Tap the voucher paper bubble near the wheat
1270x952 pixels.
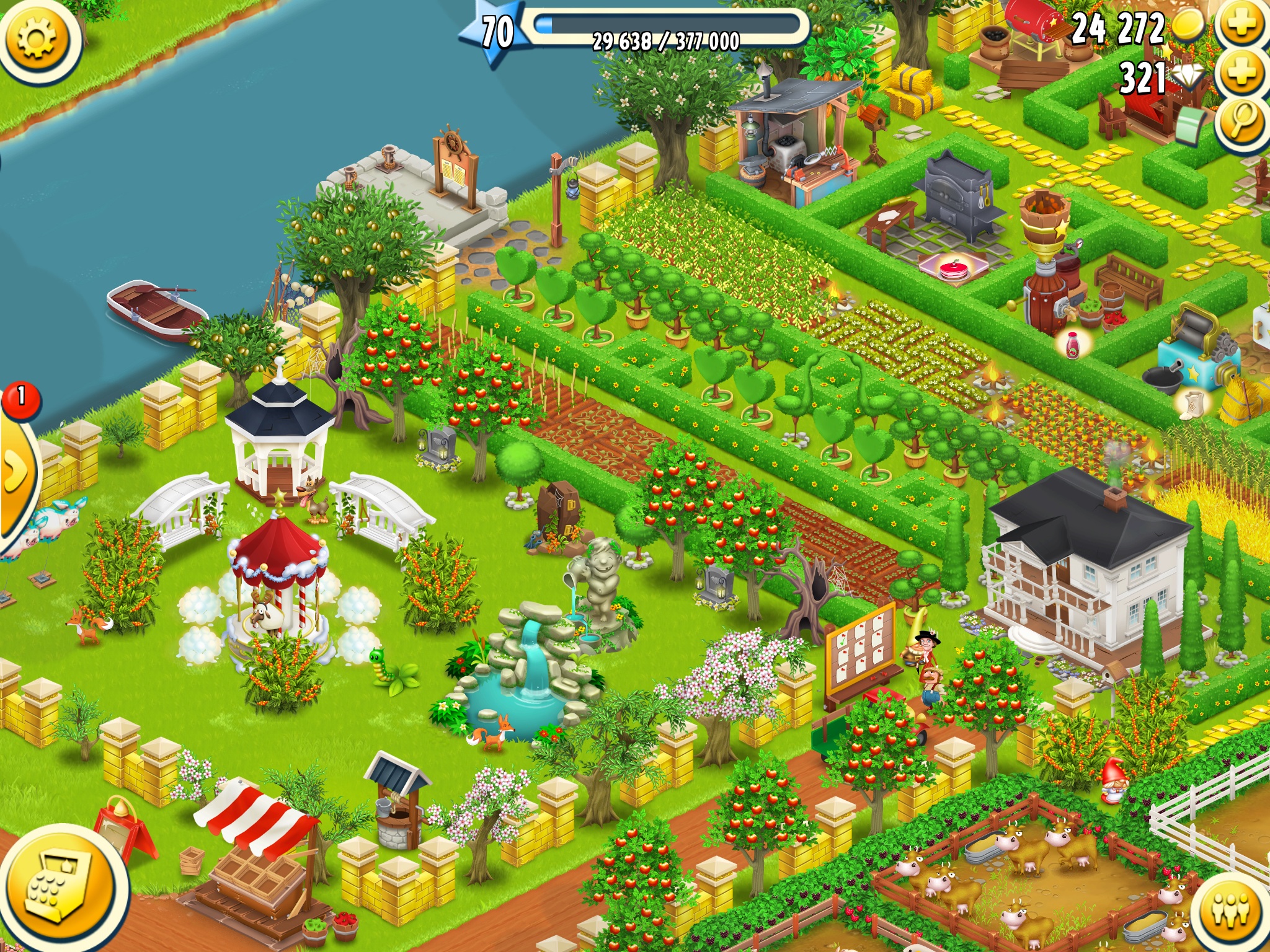tap(1194, 403)
